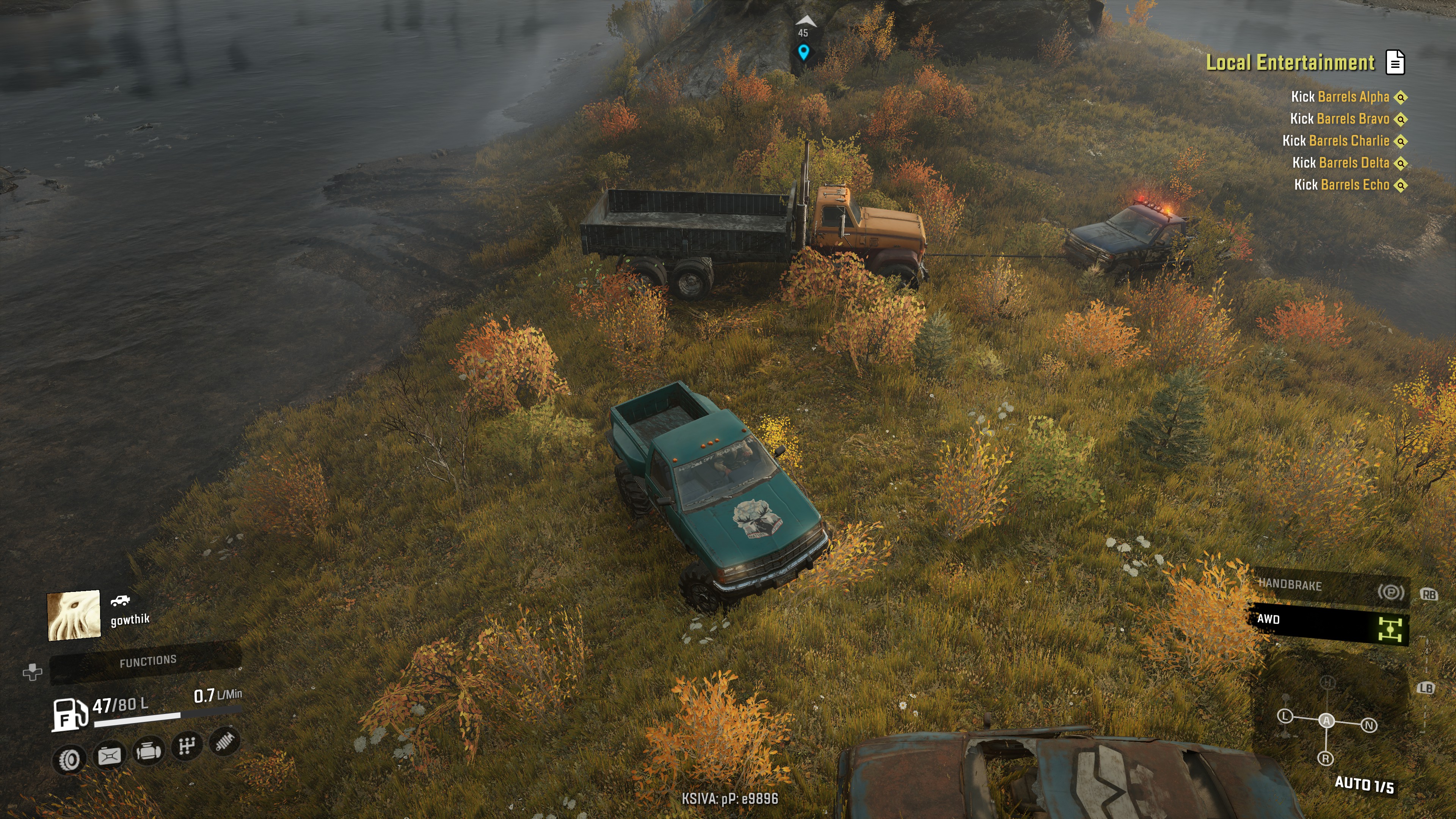Viewport: 1456px width, 819px height.
Task: Click the blue waypoint marker
Action: (803, 53)
